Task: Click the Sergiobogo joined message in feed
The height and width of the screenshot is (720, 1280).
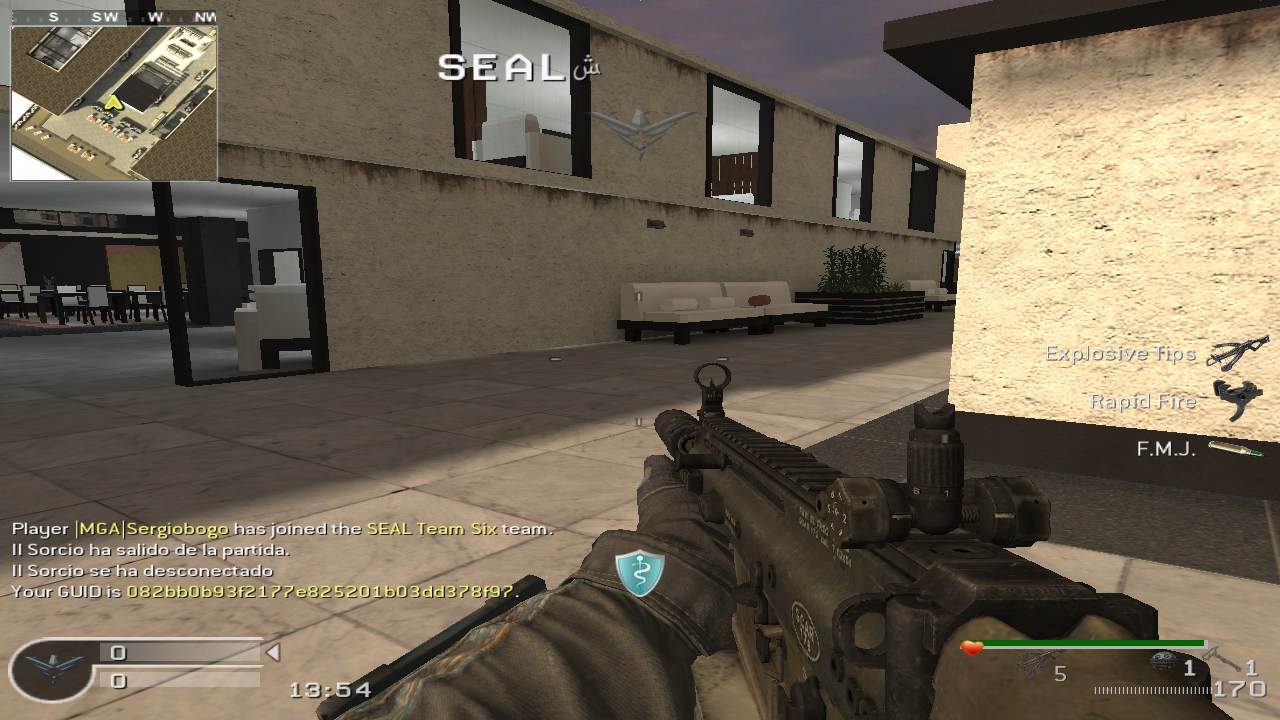Action: point(282,529)
